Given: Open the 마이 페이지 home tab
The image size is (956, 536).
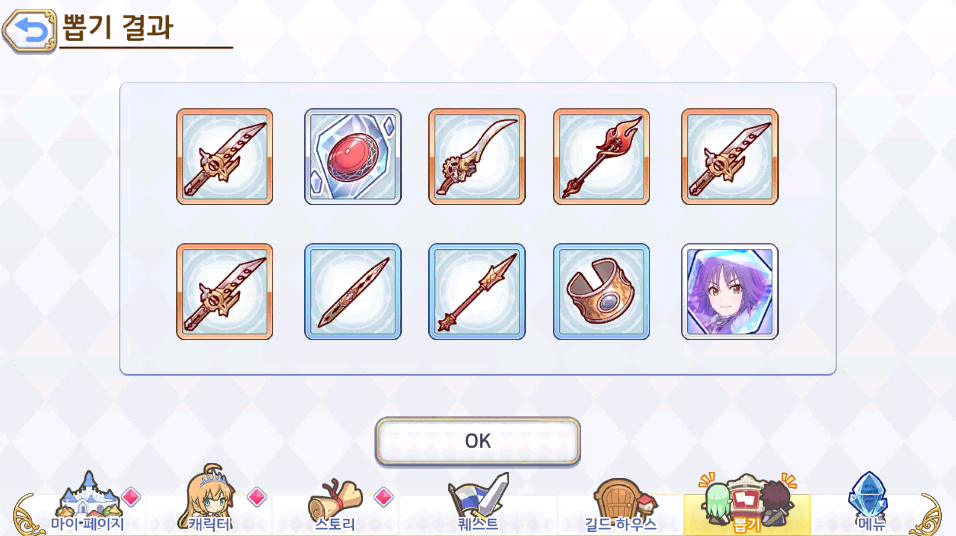Looking at the screenshot, I should click(87, 510).
